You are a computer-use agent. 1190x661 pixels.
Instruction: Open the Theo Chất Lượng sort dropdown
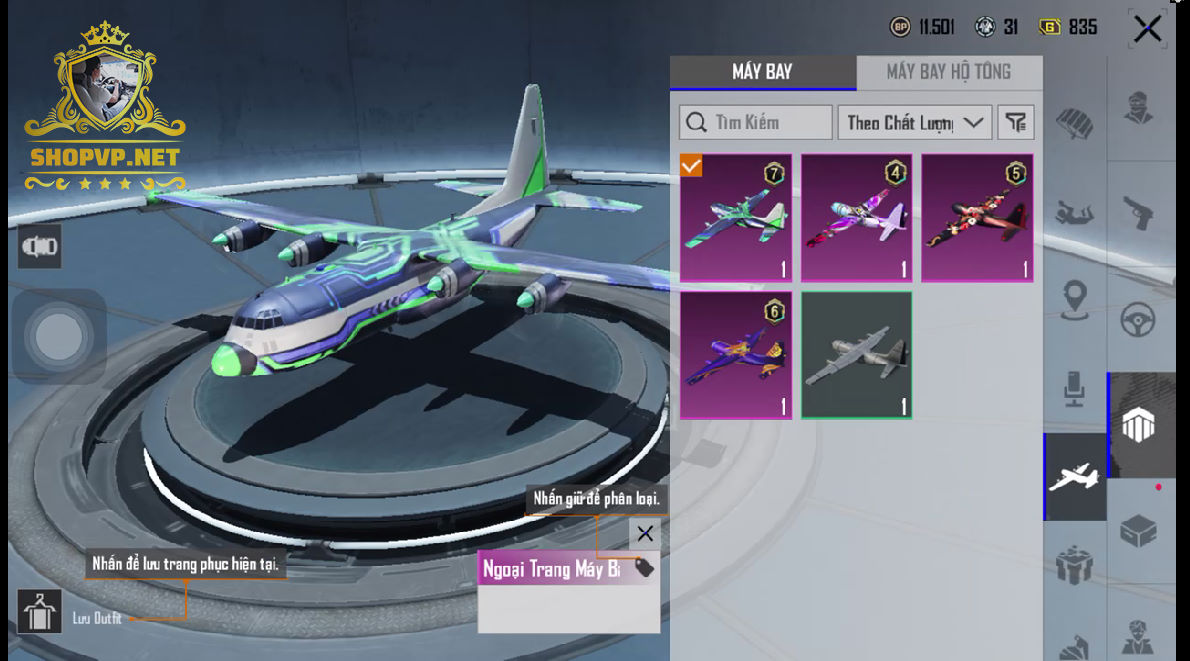914,123
